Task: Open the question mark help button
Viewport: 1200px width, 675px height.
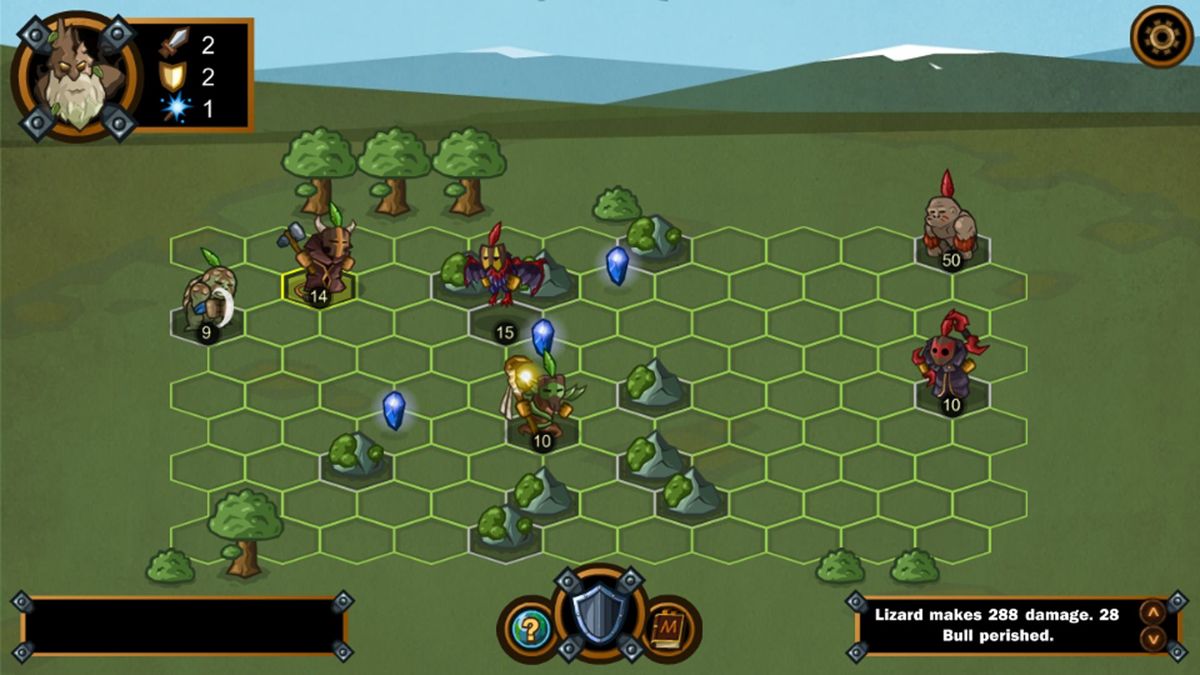Action: point(531,628)
